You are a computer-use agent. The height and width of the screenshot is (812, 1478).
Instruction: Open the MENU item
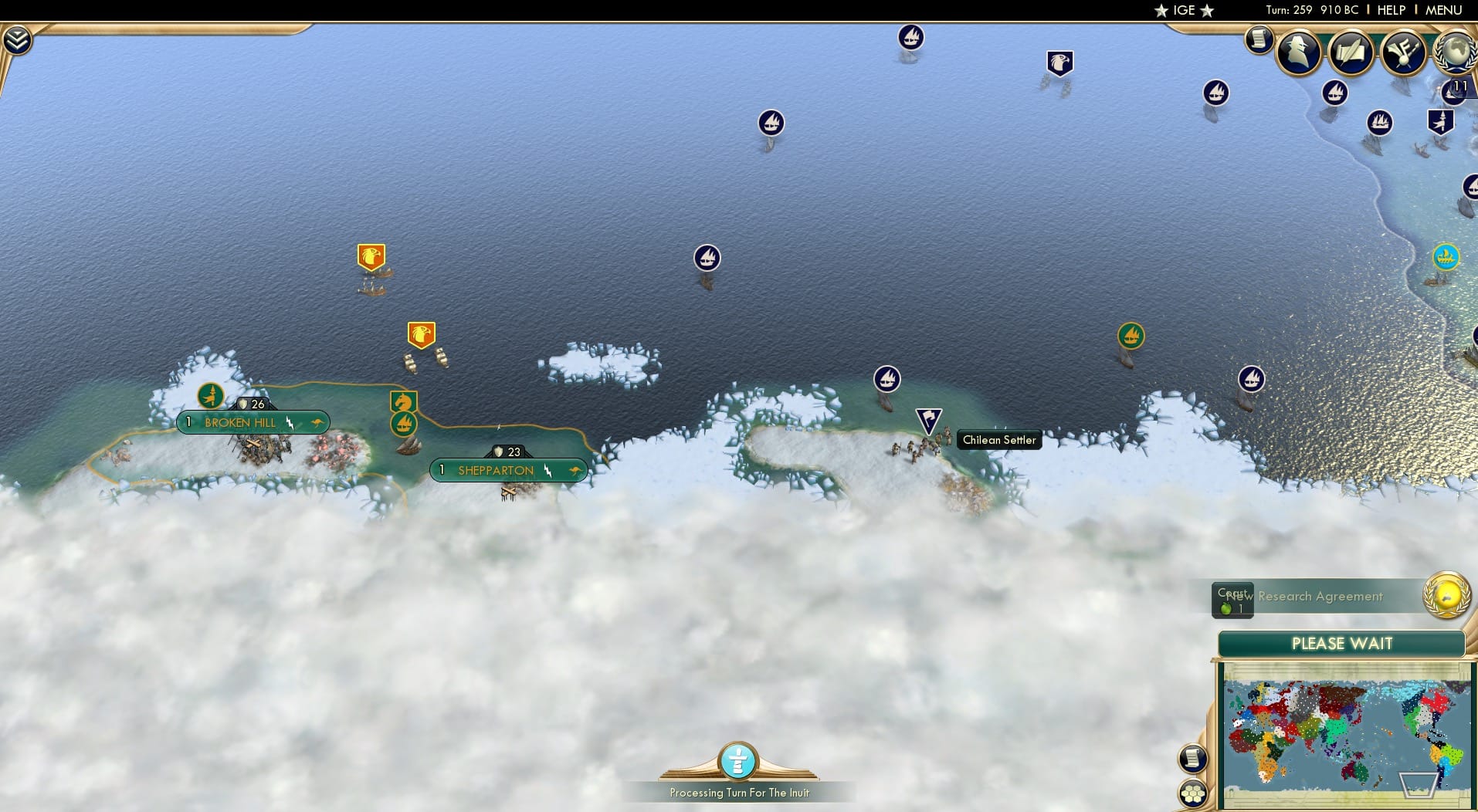click(x=1442, y=10)
